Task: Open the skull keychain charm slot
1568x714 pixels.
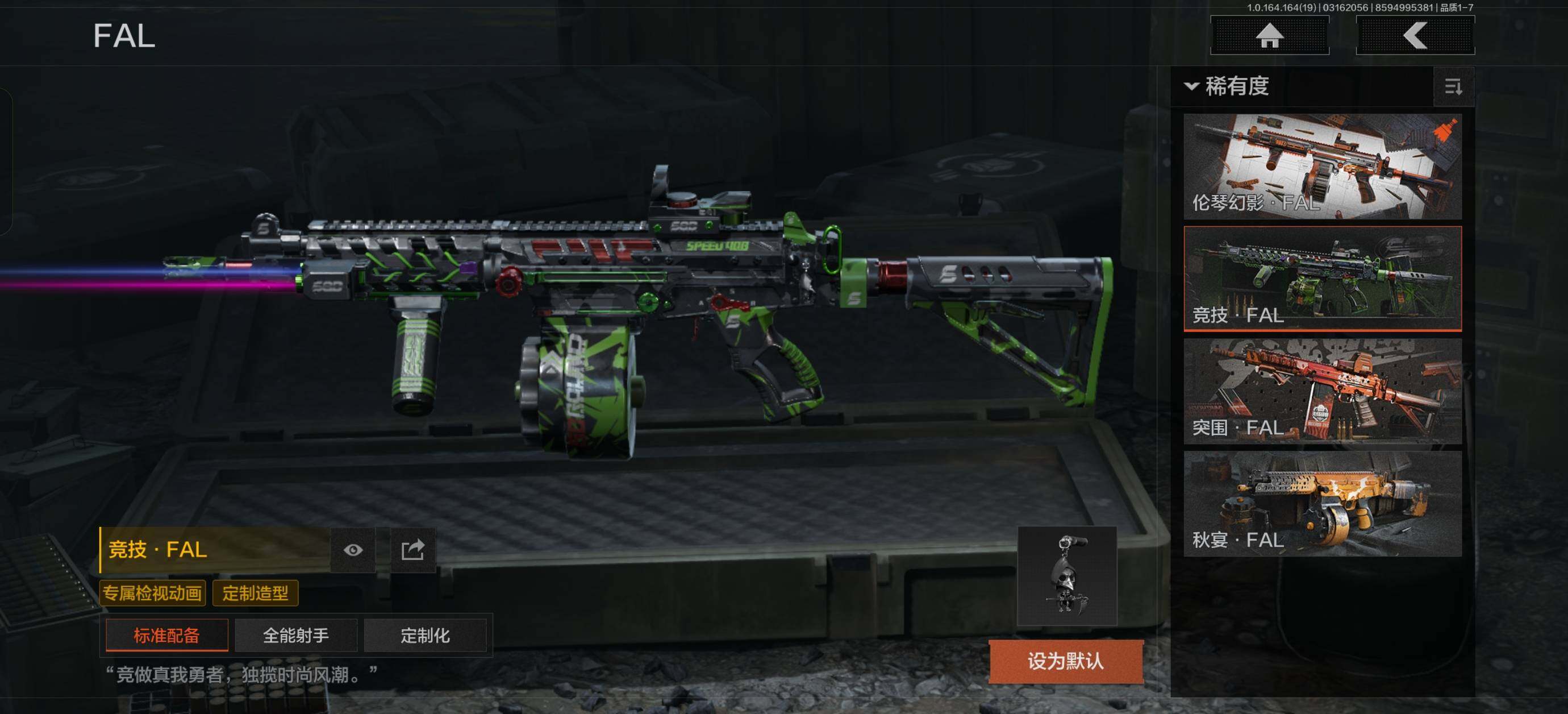Action: pyautogui.click(x=1066, y=576)
